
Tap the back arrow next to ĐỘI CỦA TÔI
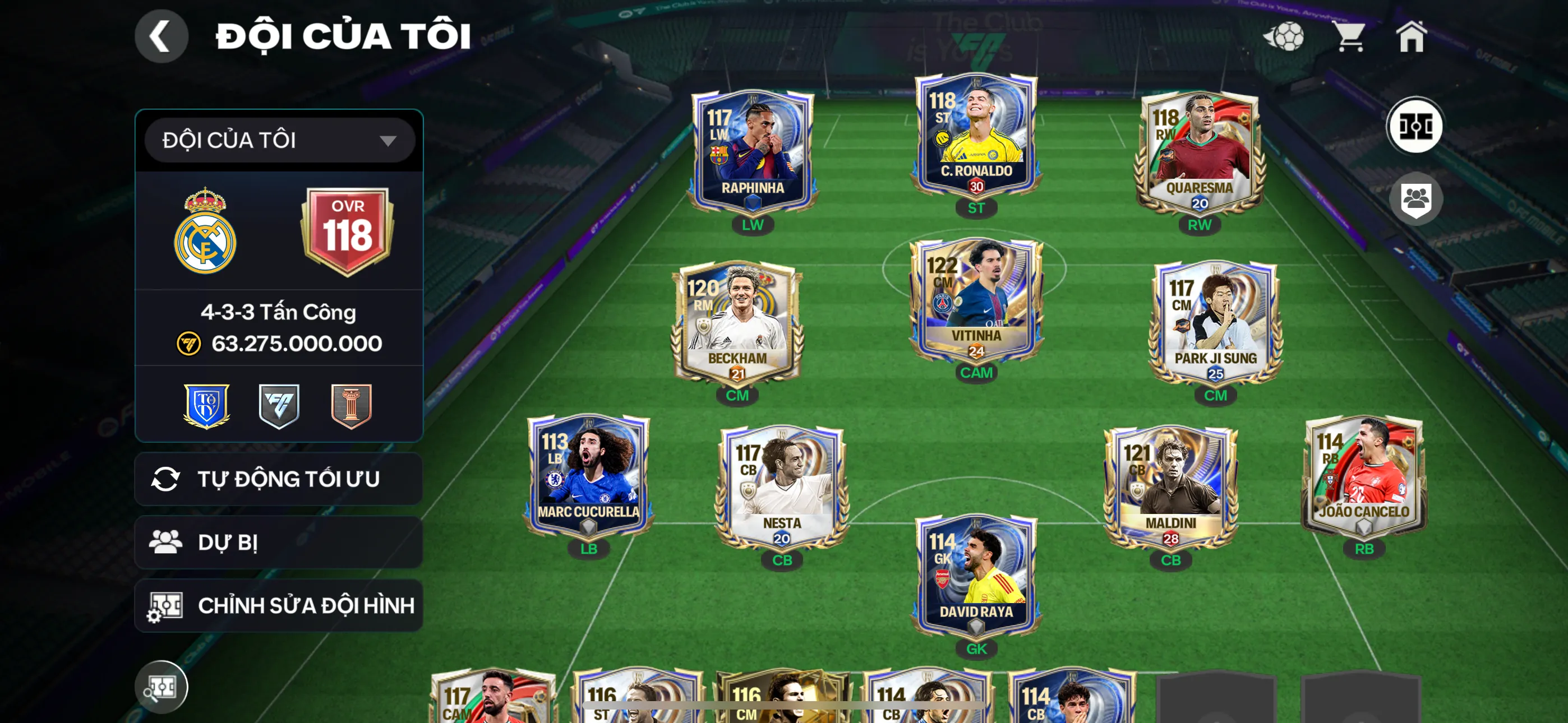coord(162,36)
